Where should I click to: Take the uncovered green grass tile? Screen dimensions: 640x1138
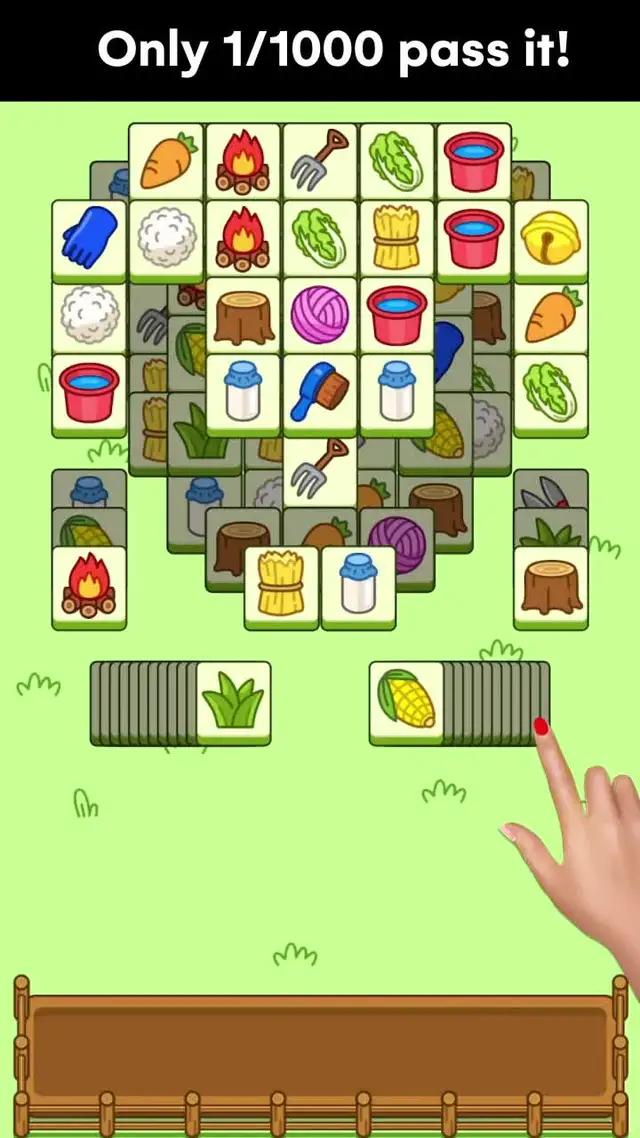point(233,700)
